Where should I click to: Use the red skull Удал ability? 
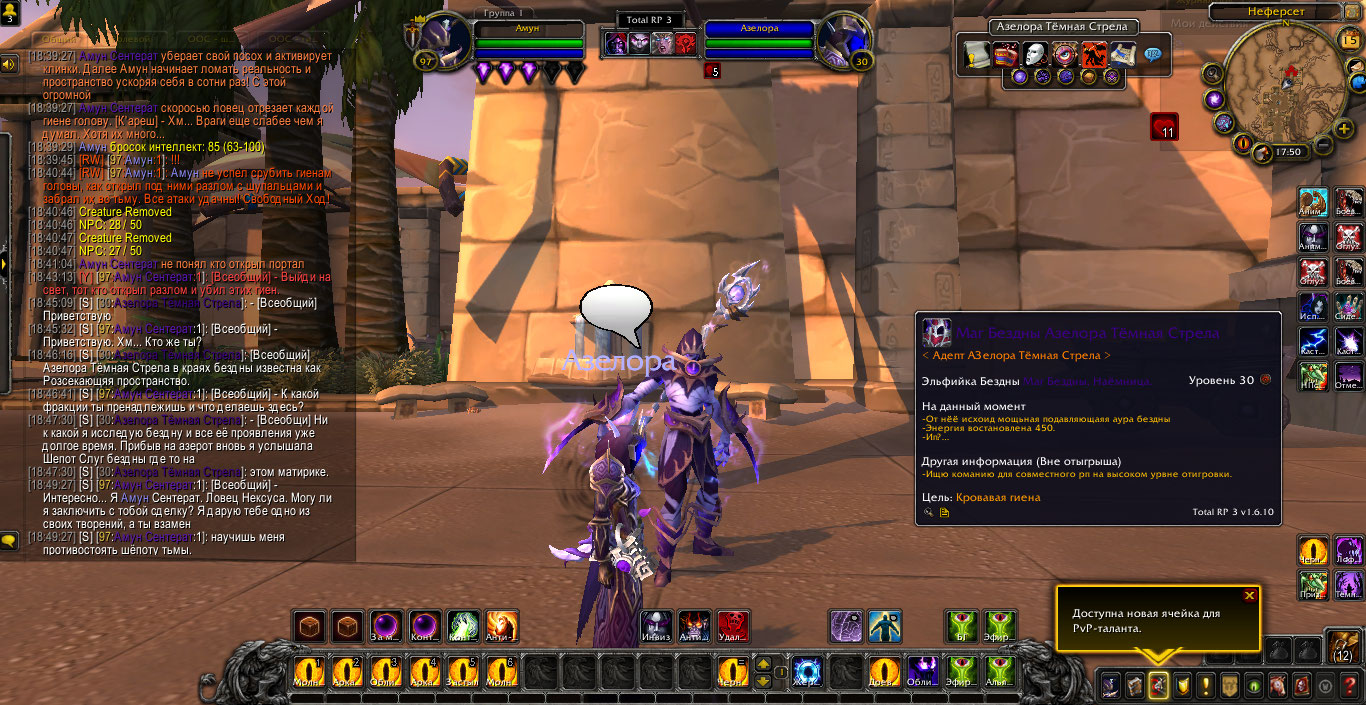click(733, 626)
